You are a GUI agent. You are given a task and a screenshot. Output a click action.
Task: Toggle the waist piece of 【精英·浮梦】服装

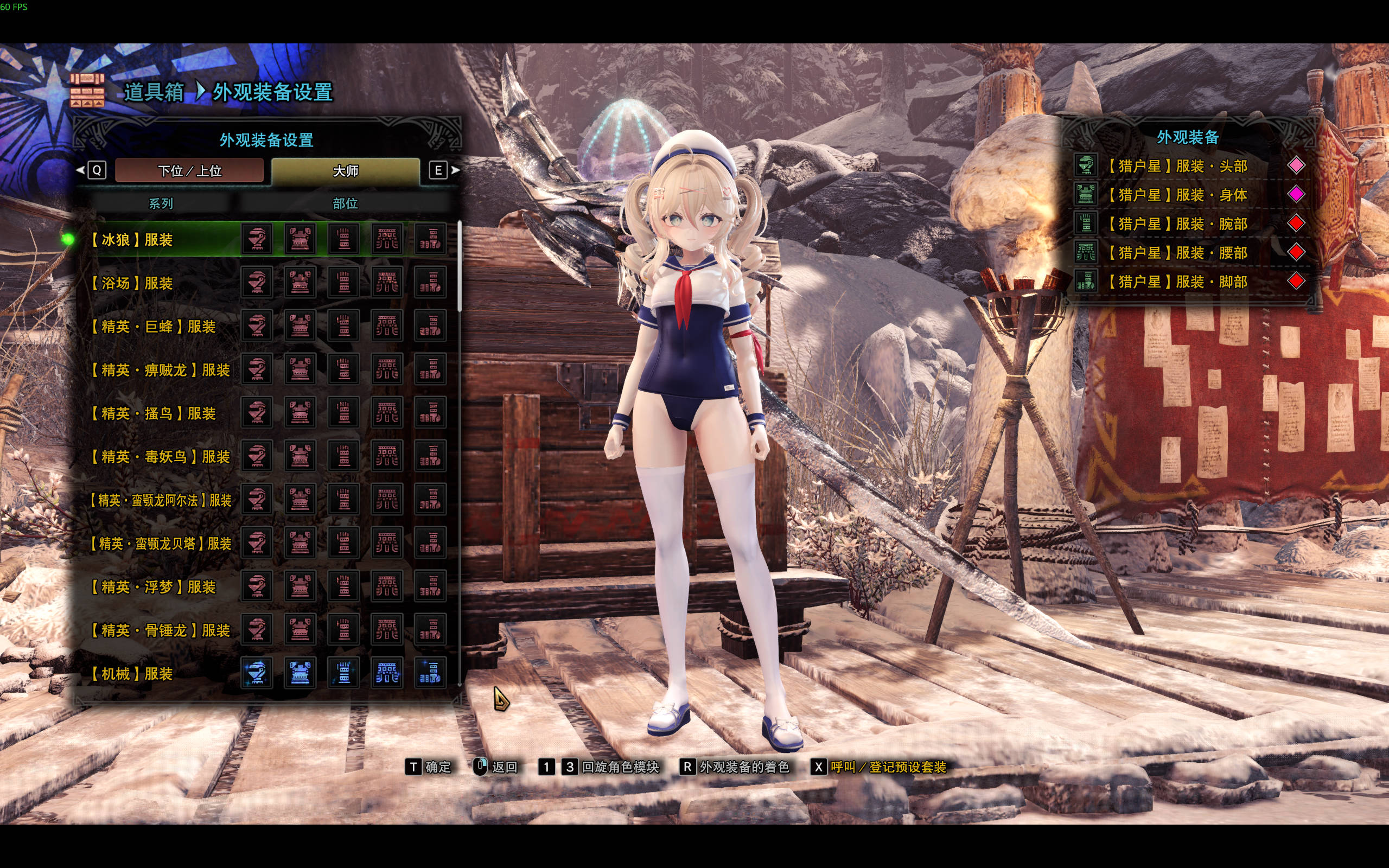(387, 588)
